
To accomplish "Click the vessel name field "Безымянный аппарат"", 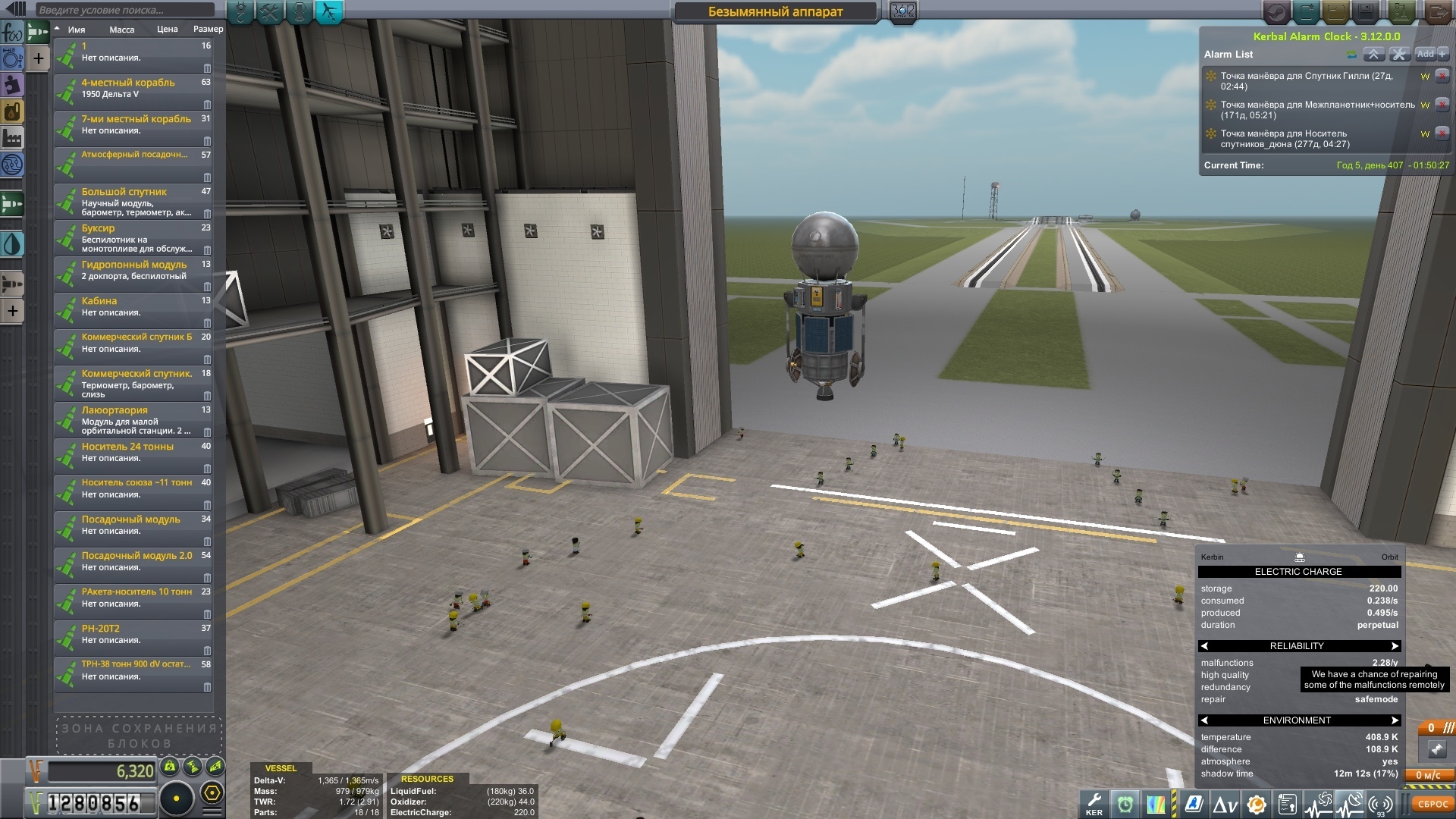I will [x=775, y=11].
